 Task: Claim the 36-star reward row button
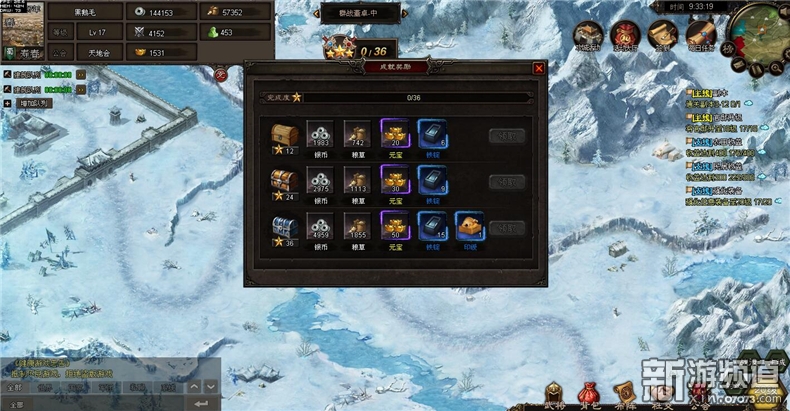[x=506, y=228]
